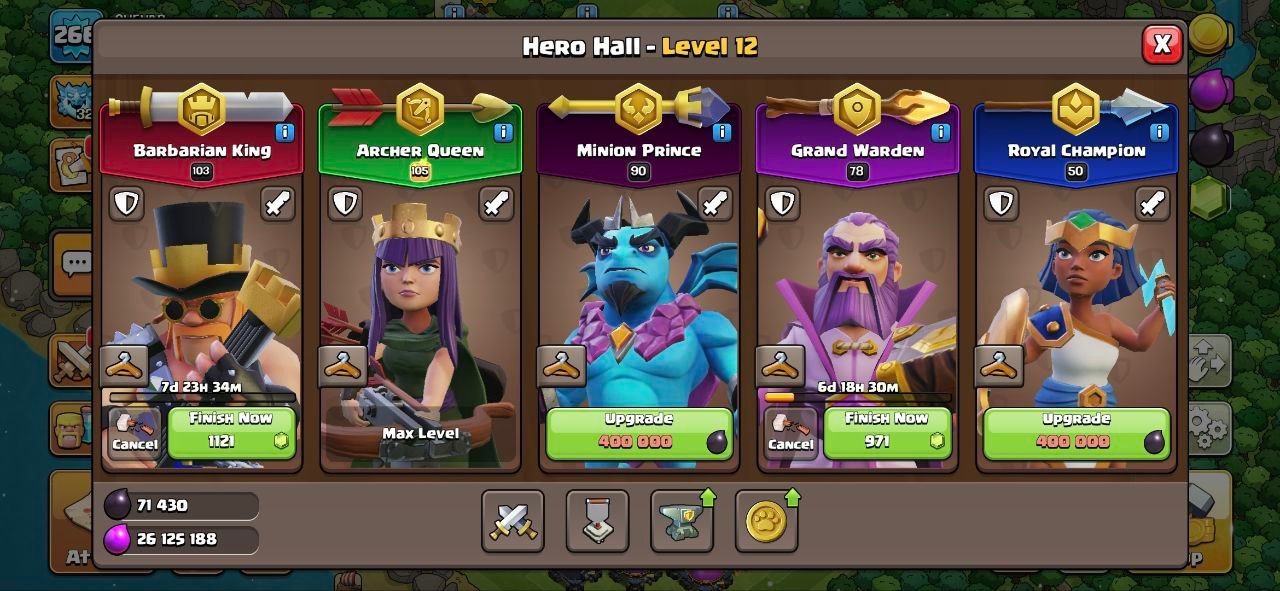Show Barbarian King info
The image size is (1280, 591).
(285, 132)
